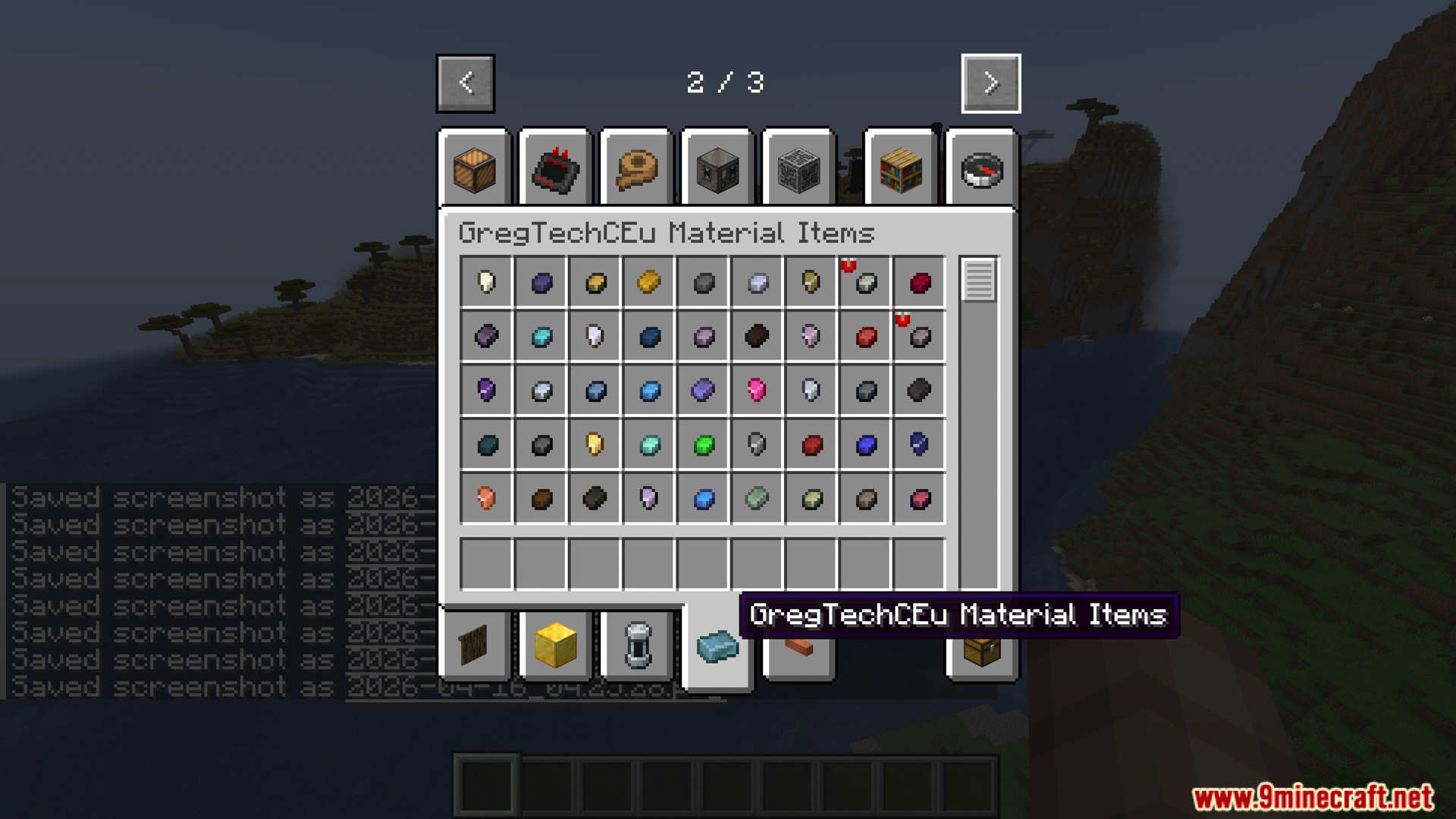1456x819 pixels.
Task: Select the bright pink gem material
Action: coord(755,391)
